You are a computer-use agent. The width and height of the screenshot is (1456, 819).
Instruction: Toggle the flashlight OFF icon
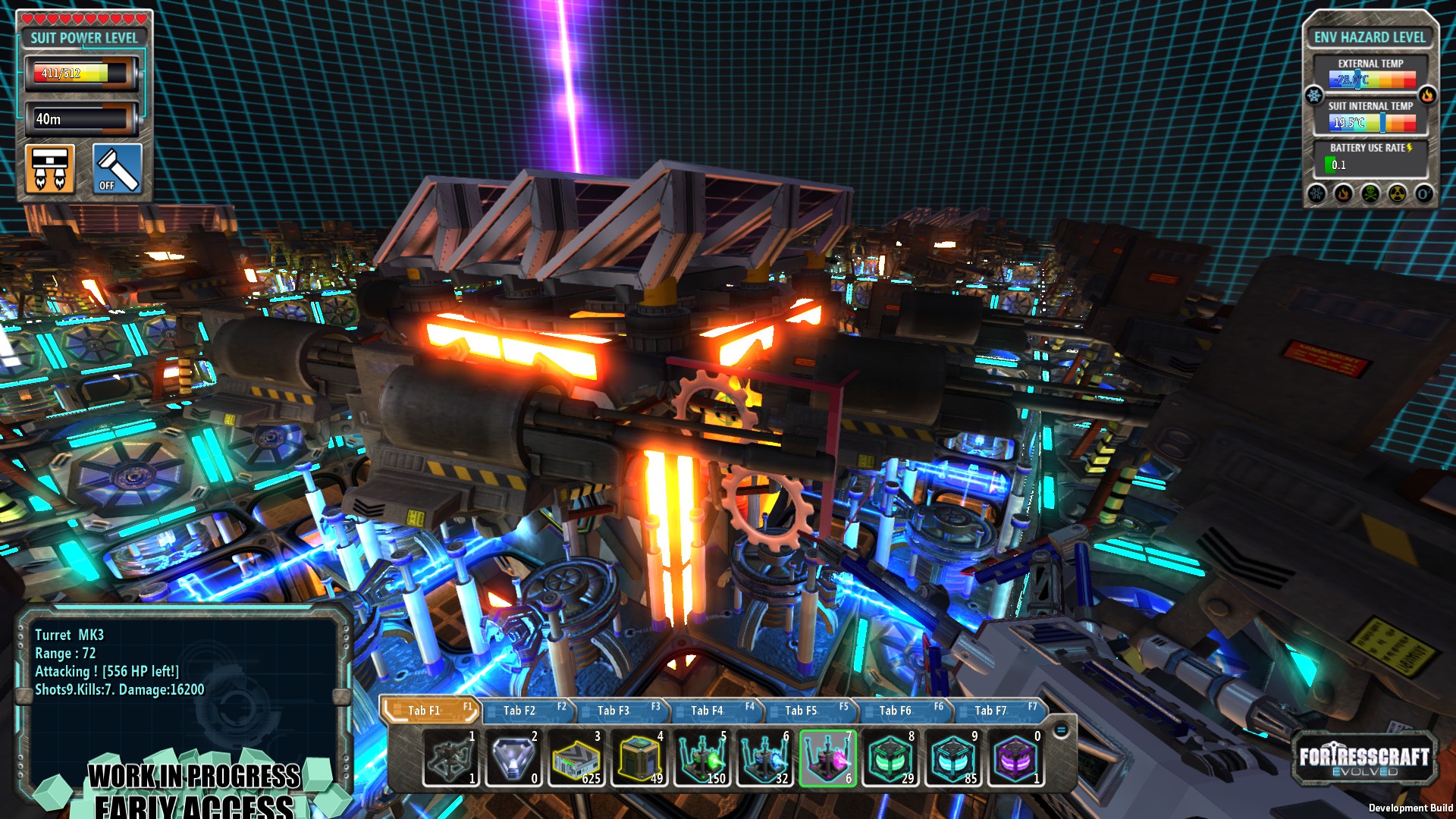[116, 168]
